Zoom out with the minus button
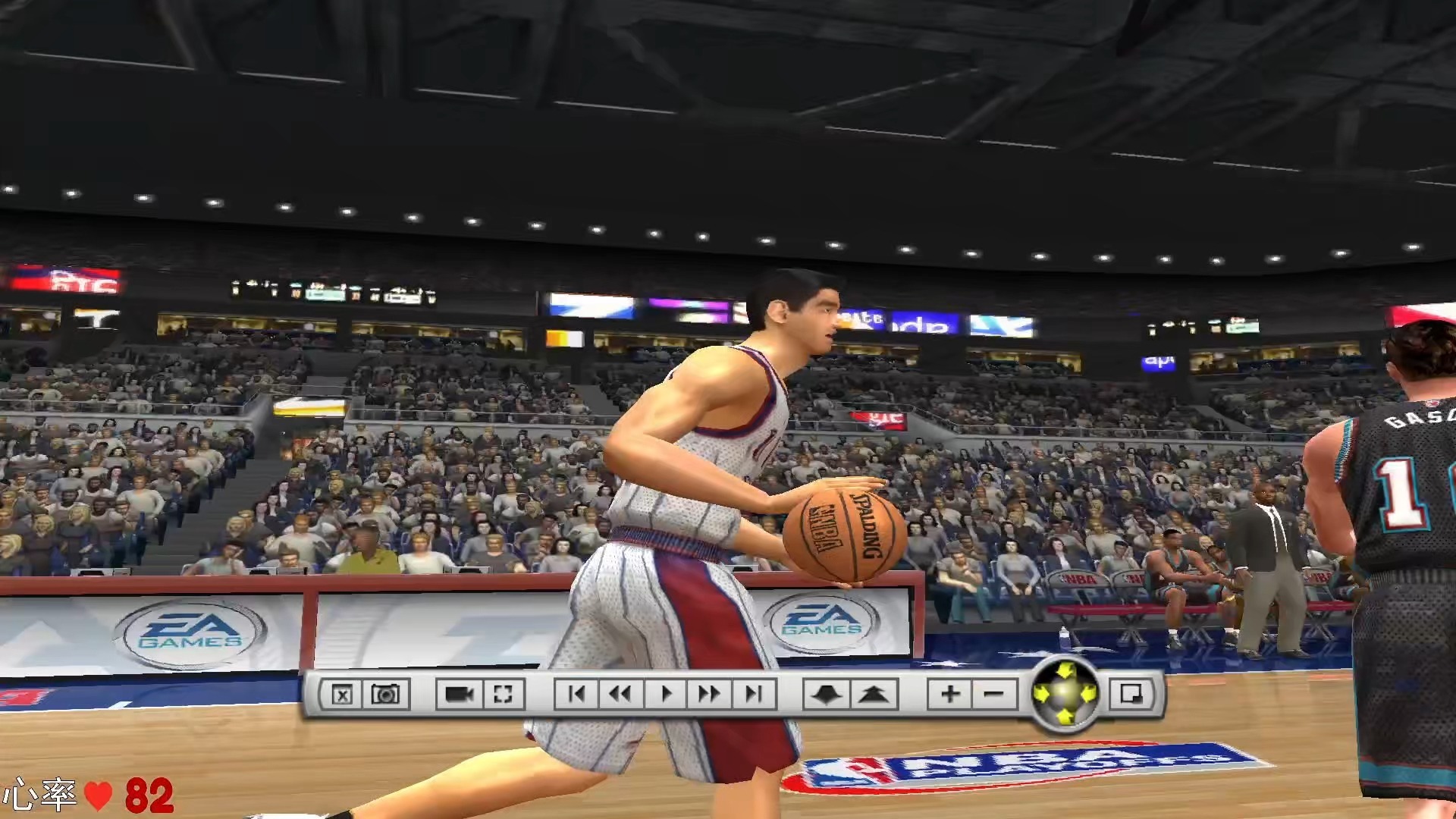Screen dimensions: 1456x819 click(x=993, y=695)
